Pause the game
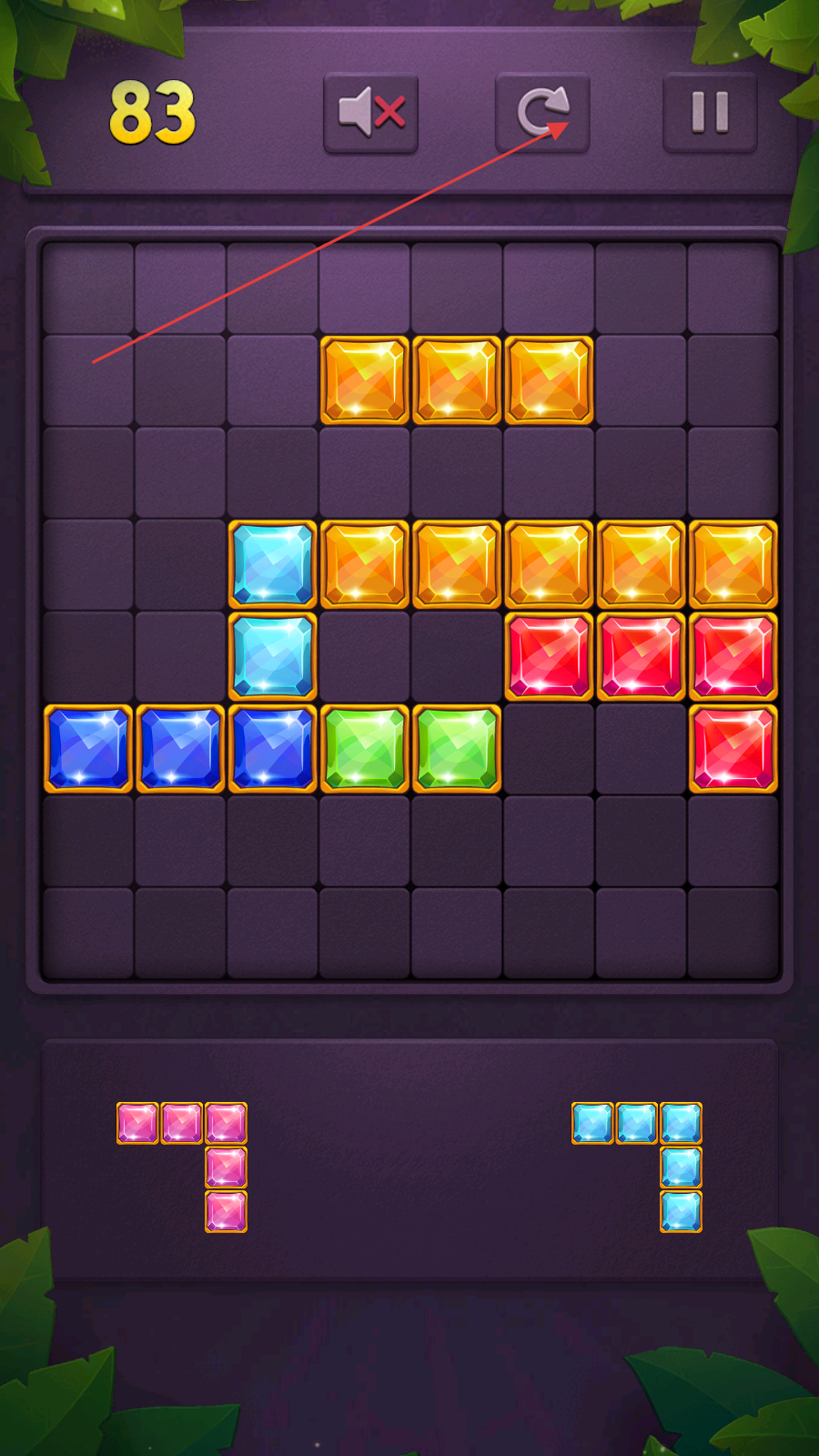Screen dimensions: 819x1456 (710, 113)
